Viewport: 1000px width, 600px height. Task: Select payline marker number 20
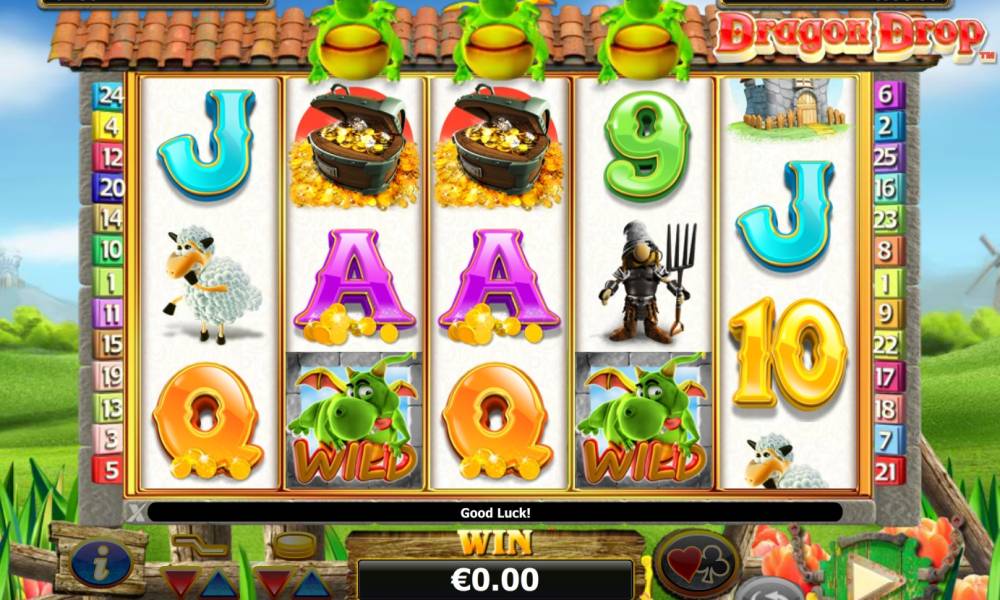pos(107,187)
